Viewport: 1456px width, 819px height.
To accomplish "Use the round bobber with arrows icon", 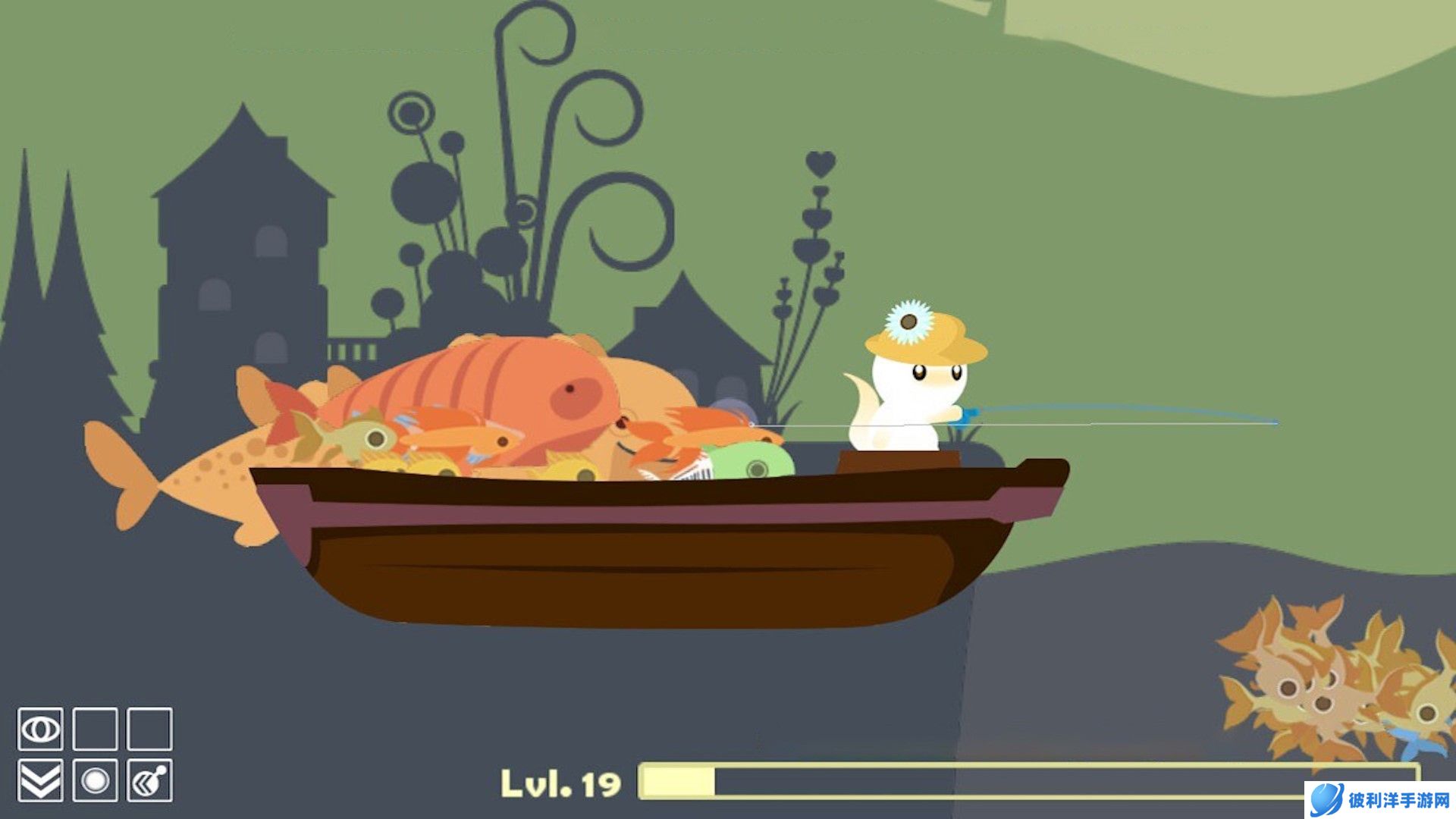I will coord(149,780).
